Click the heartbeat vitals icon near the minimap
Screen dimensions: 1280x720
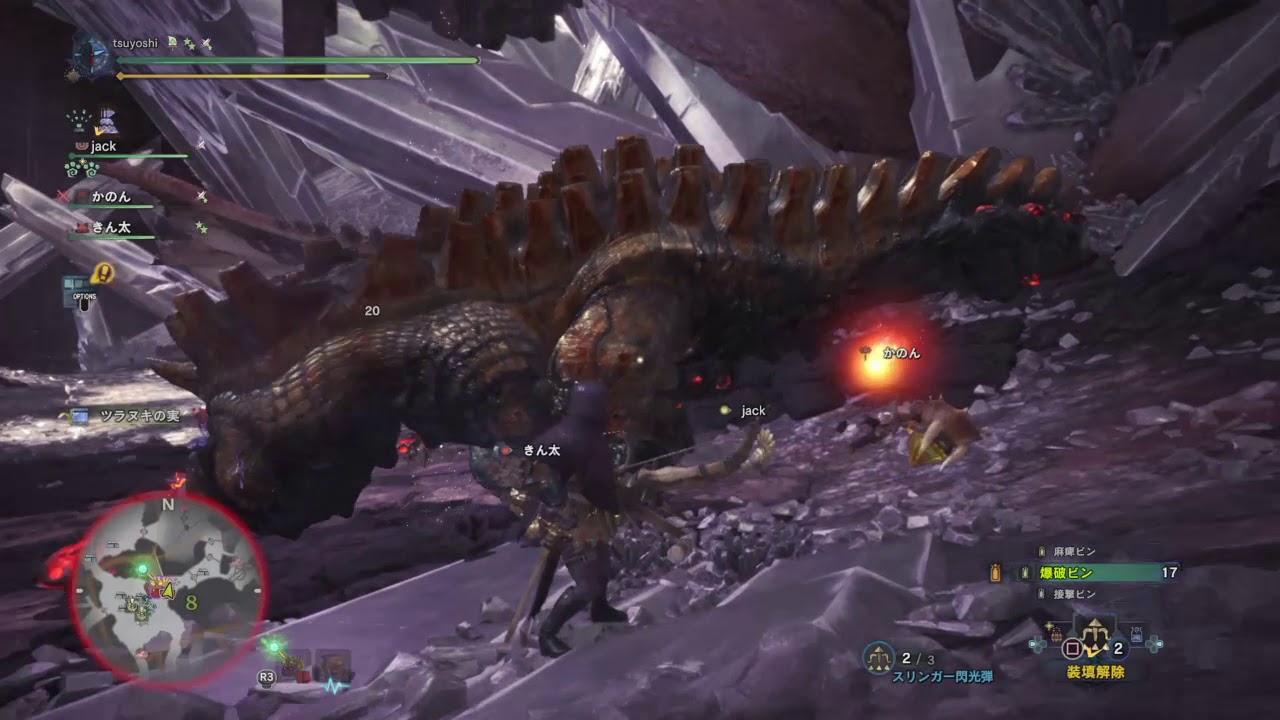click(332, 686)
